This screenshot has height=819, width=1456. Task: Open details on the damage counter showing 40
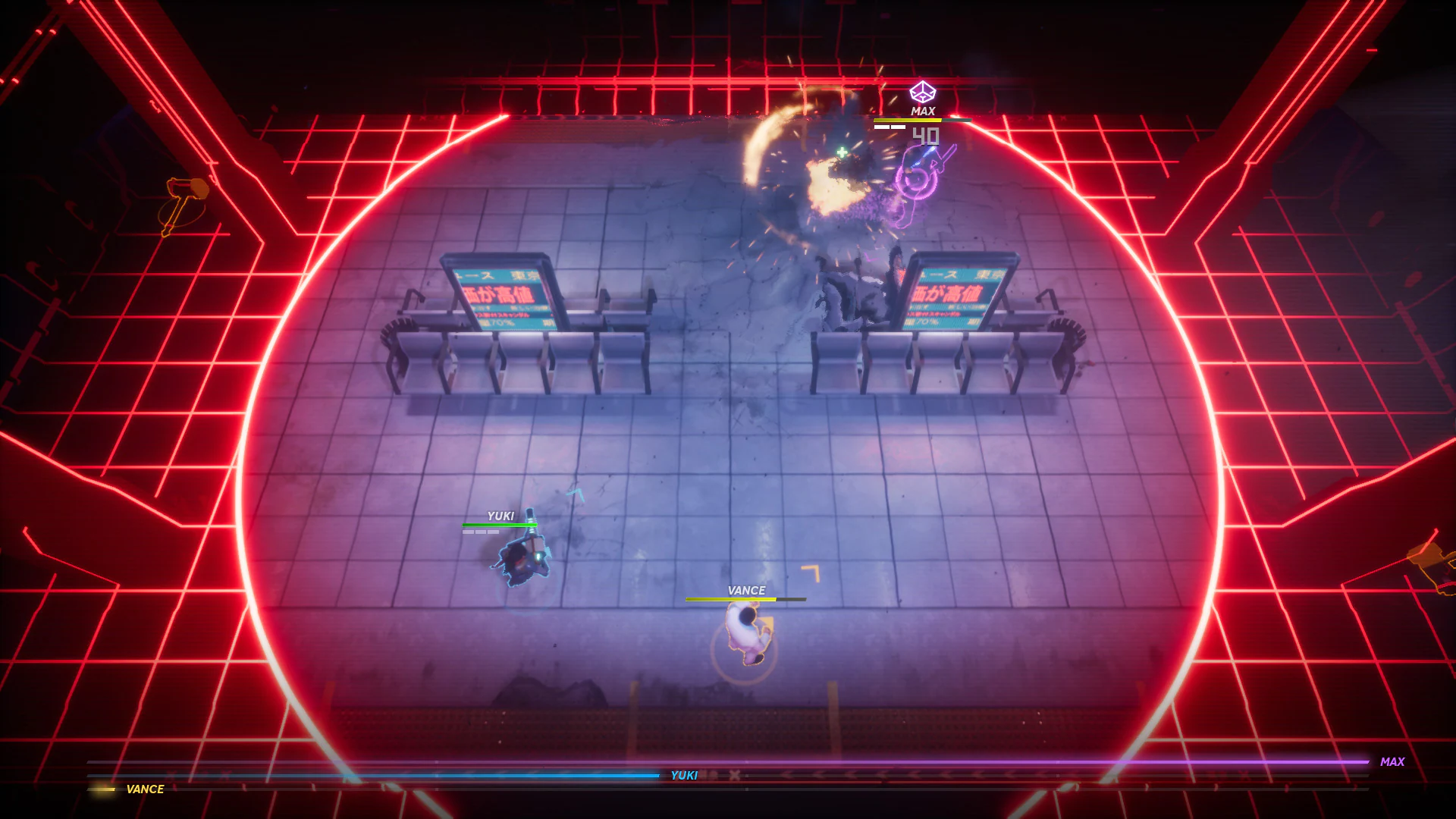point(926,136)
